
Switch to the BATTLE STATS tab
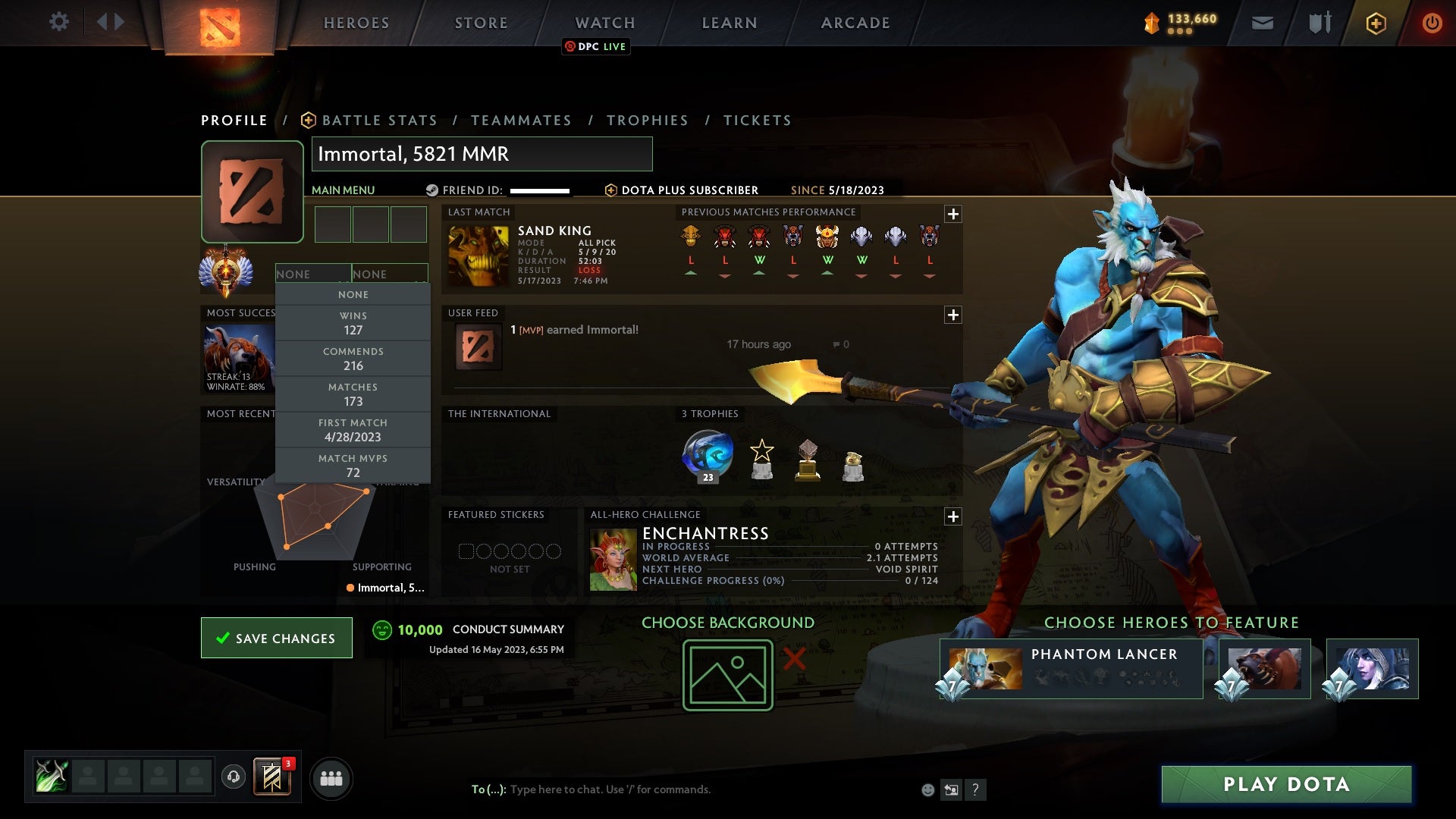[x=378, y=120]
